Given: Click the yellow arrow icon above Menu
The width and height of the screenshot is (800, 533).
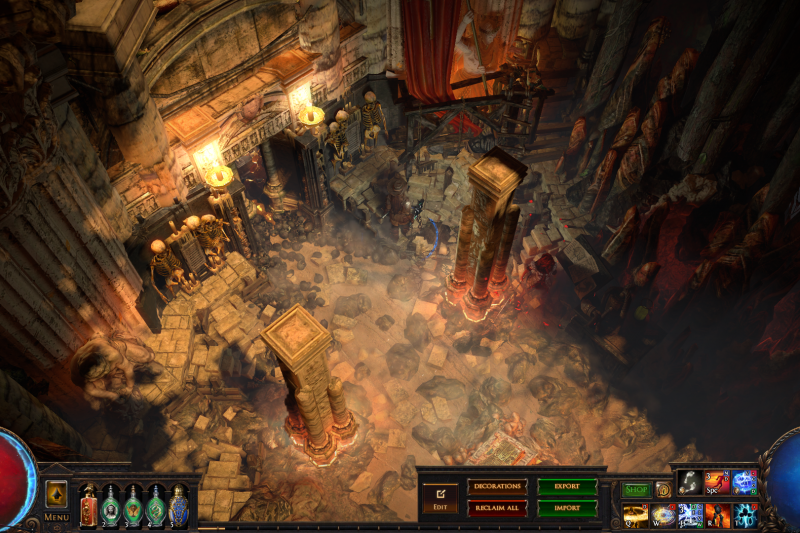Looking at the screenshot, I should [x=56, y=494].
